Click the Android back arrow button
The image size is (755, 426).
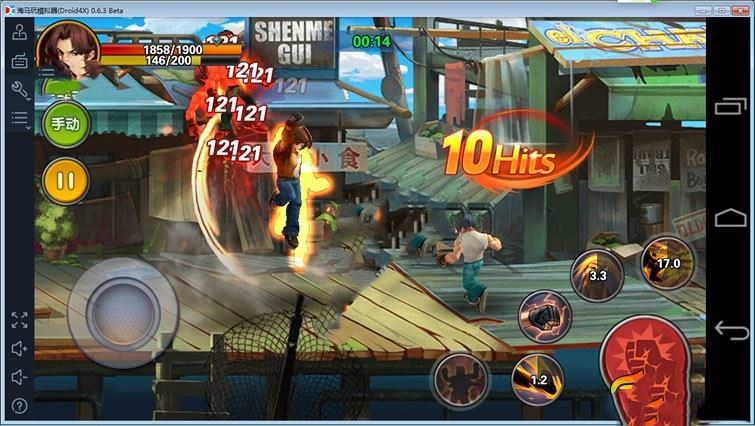click(x=731, y=329)
